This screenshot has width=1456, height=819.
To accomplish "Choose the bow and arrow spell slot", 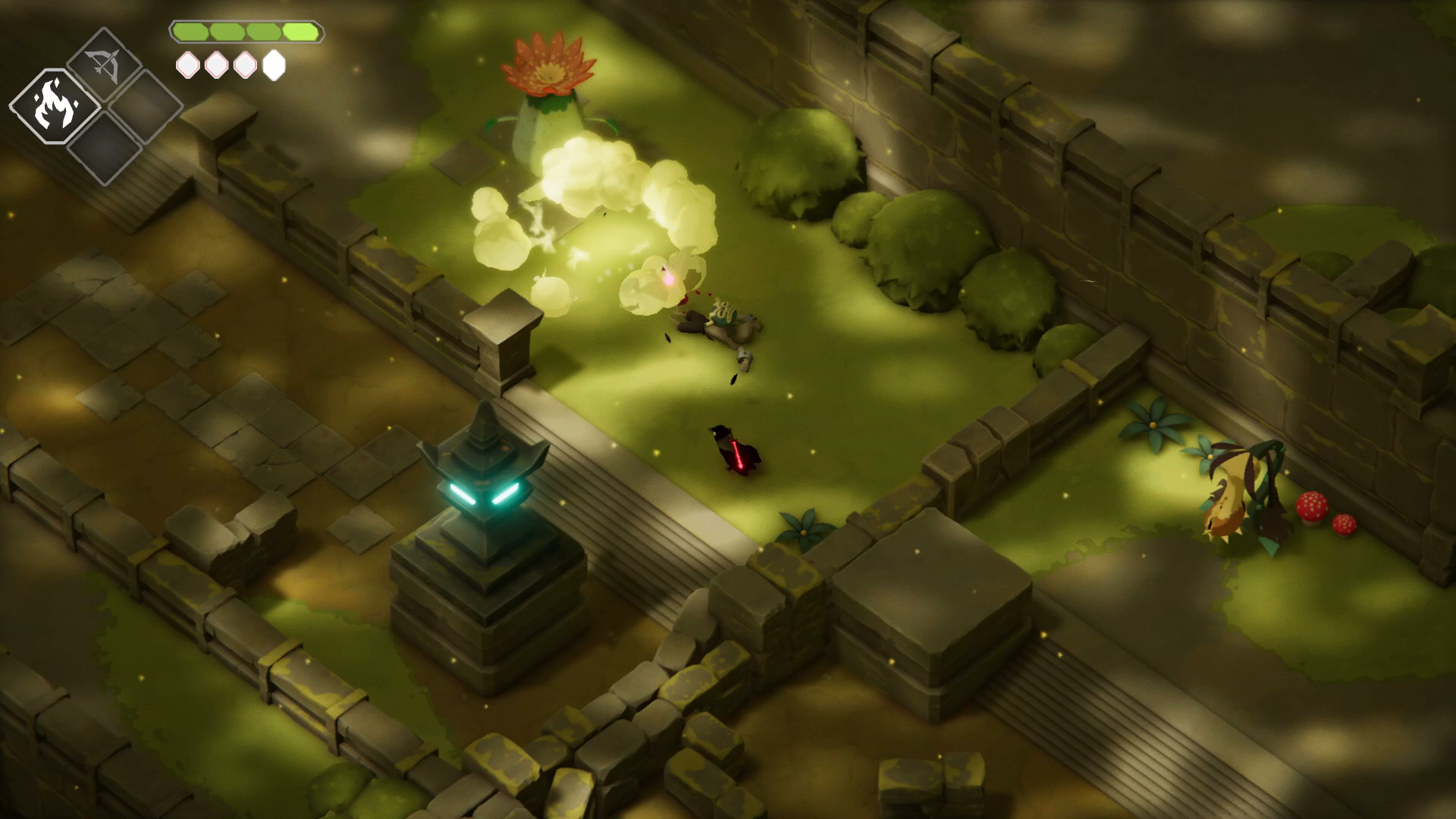I will coord(105,64).
